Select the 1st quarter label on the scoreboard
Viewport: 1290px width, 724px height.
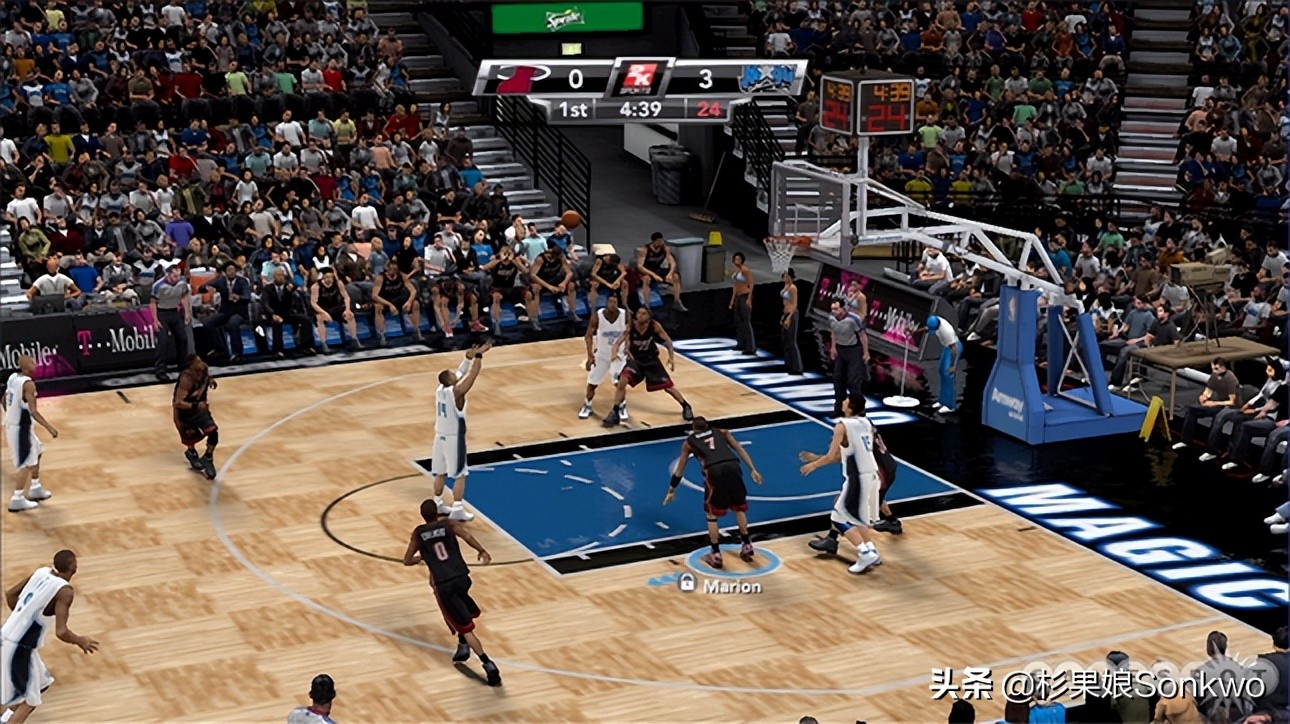point(573,109)
